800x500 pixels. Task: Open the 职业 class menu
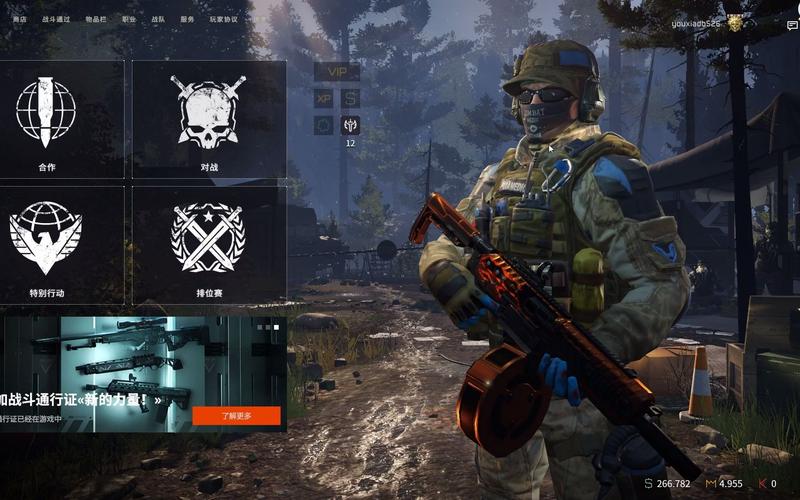[x=129, y=19]
